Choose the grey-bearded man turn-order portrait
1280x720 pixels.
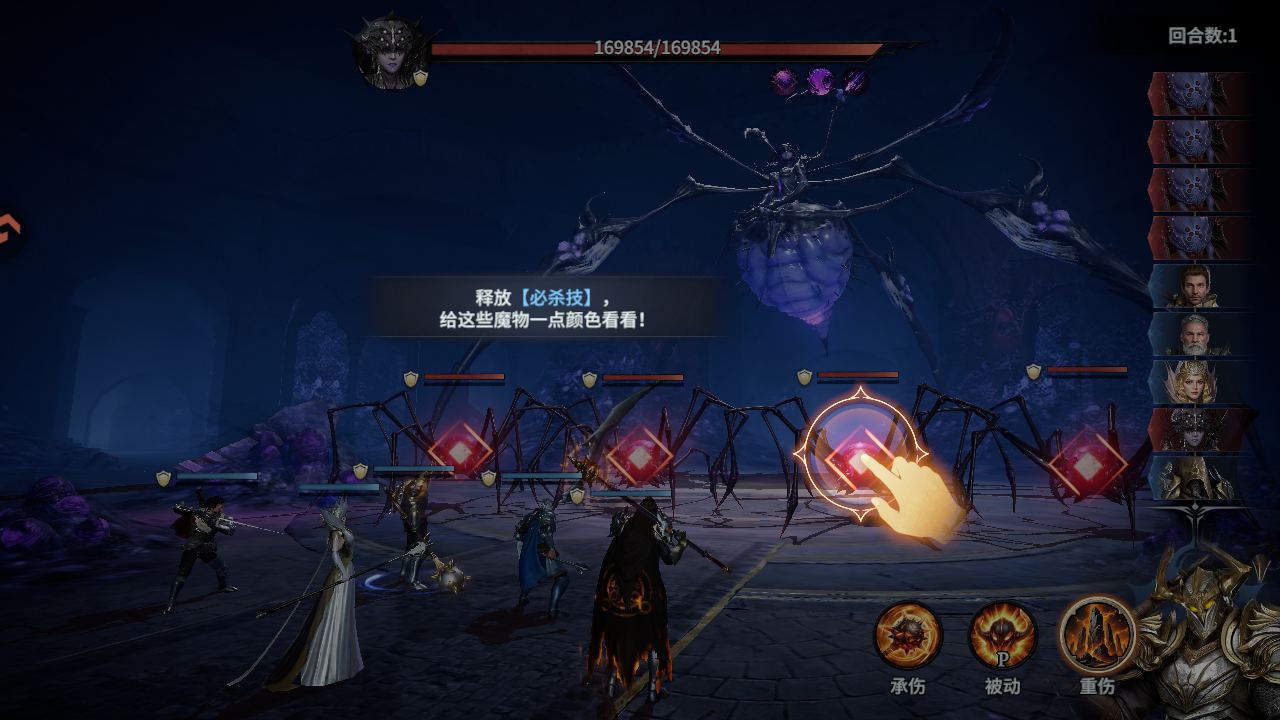tap(1196, 335)
